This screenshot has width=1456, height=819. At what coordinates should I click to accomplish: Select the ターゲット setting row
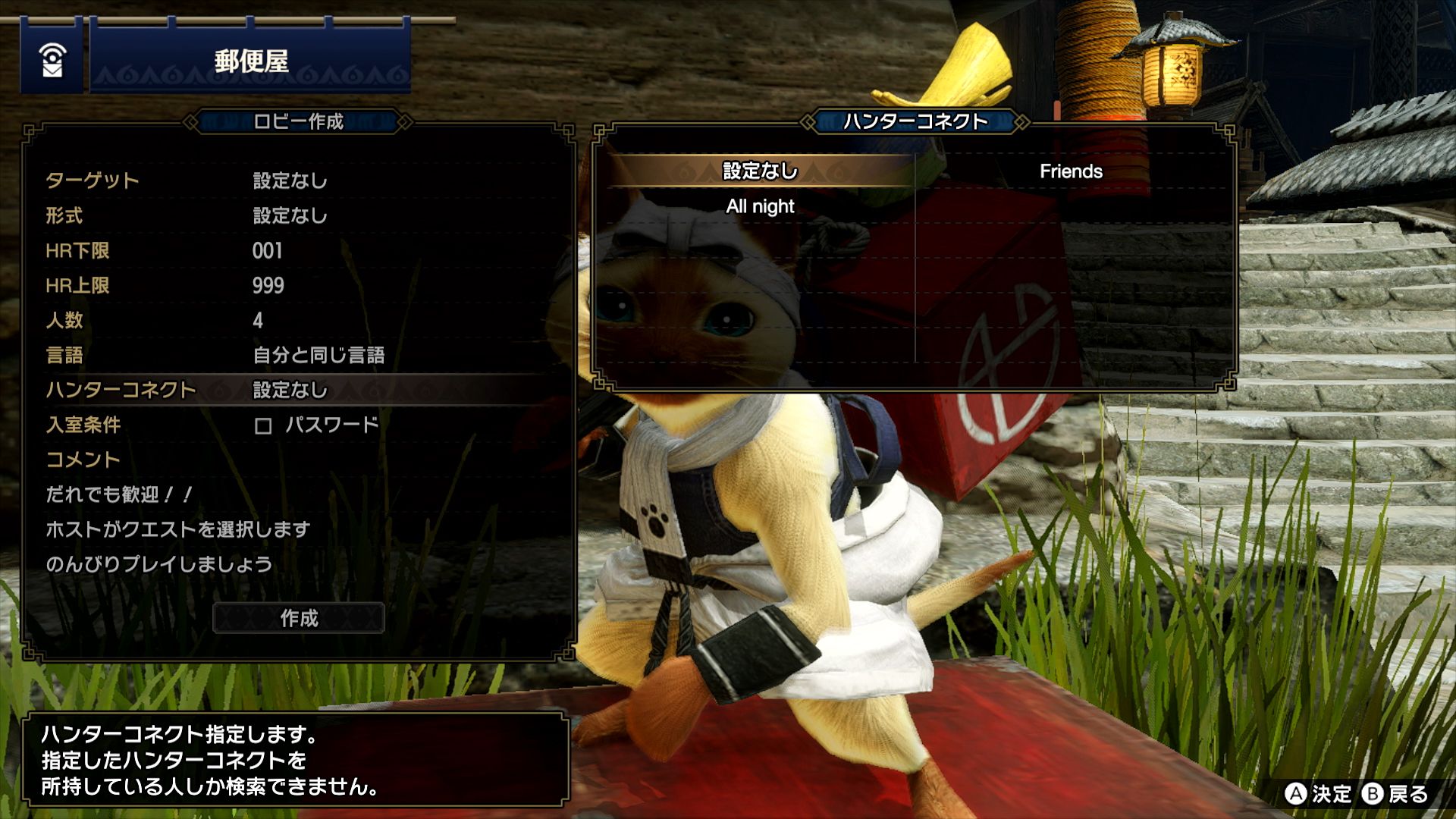(296, 180)
